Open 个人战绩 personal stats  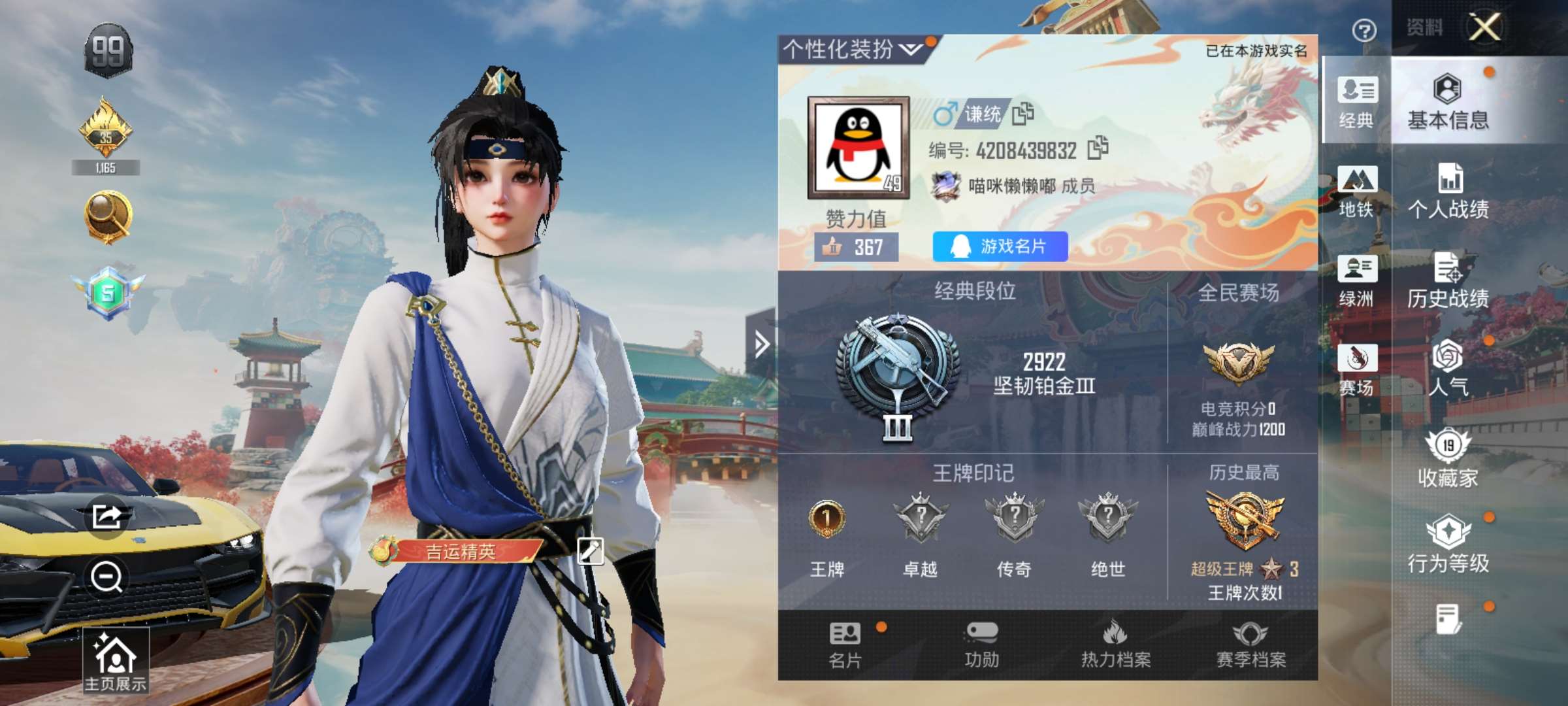pyautogui.click(x=1448, y=191)
